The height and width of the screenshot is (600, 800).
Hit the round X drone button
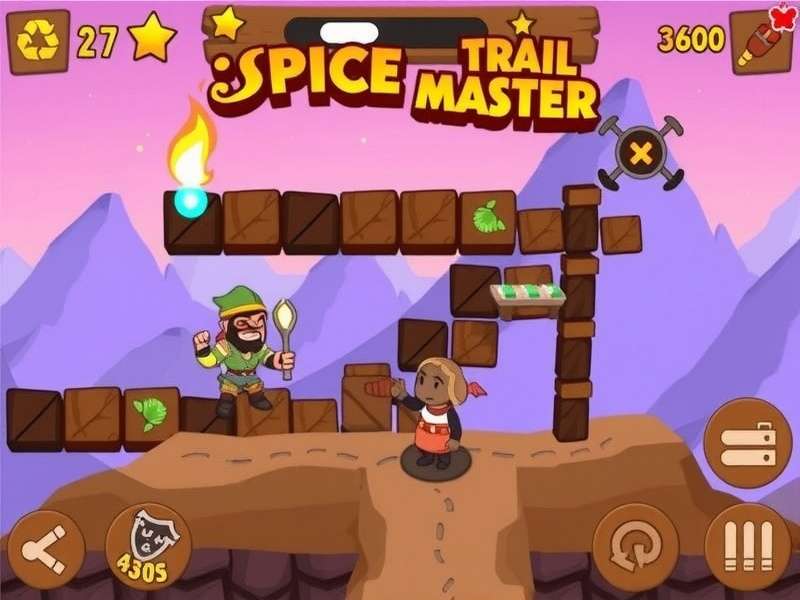point(639,153)
